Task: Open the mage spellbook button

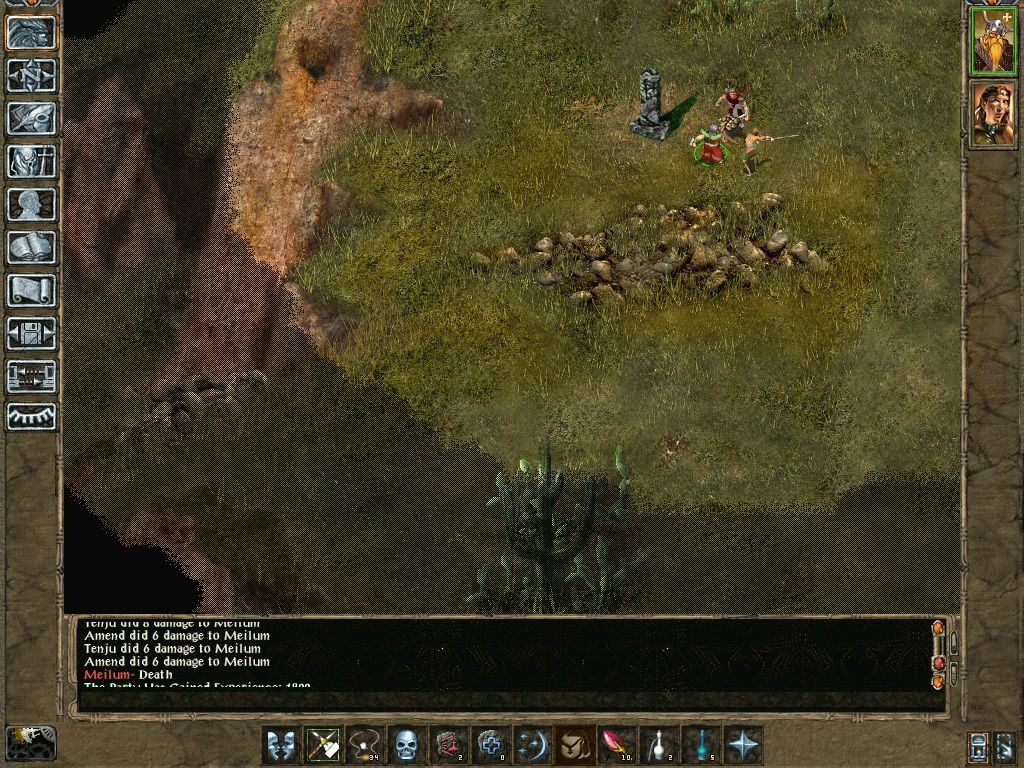Action: (32, 247)
